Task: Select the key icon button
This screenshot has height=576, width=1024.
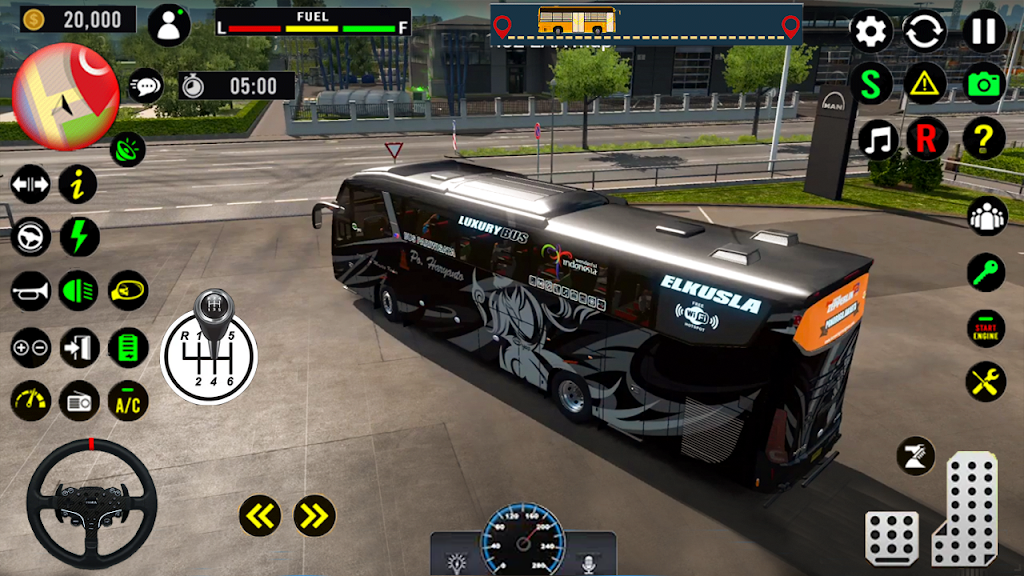Action: point(985,272)
